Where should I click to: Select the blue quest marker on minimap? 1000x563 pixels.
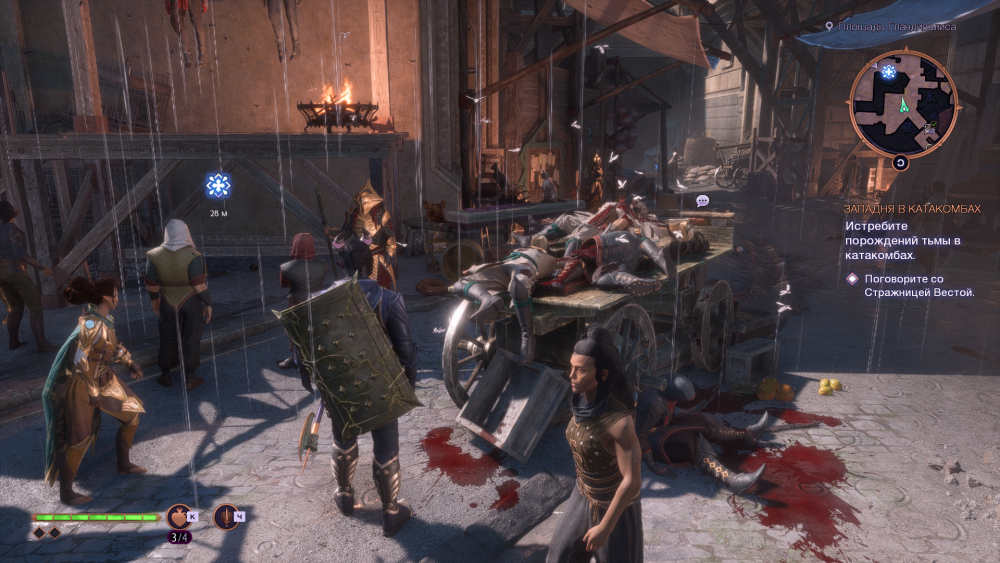tap(889, 71)
